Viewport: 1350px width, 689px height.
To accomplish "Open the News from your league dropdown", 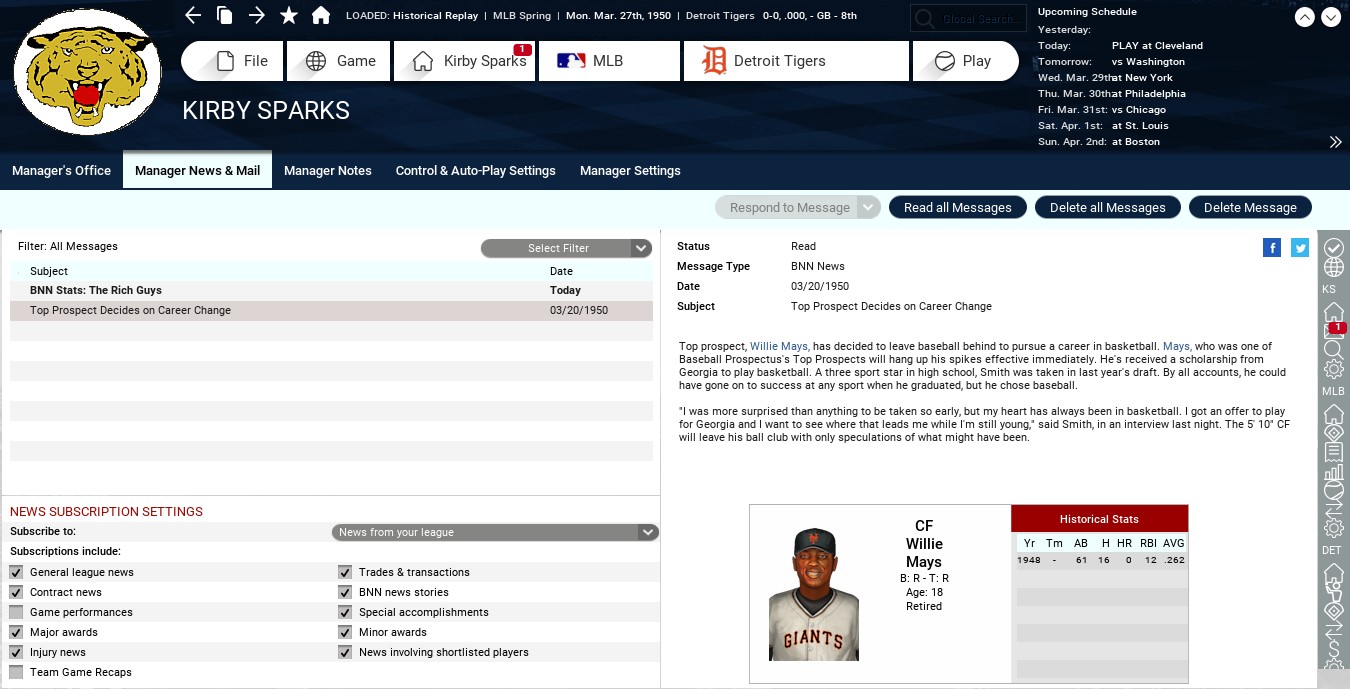I will click(495, 532).
